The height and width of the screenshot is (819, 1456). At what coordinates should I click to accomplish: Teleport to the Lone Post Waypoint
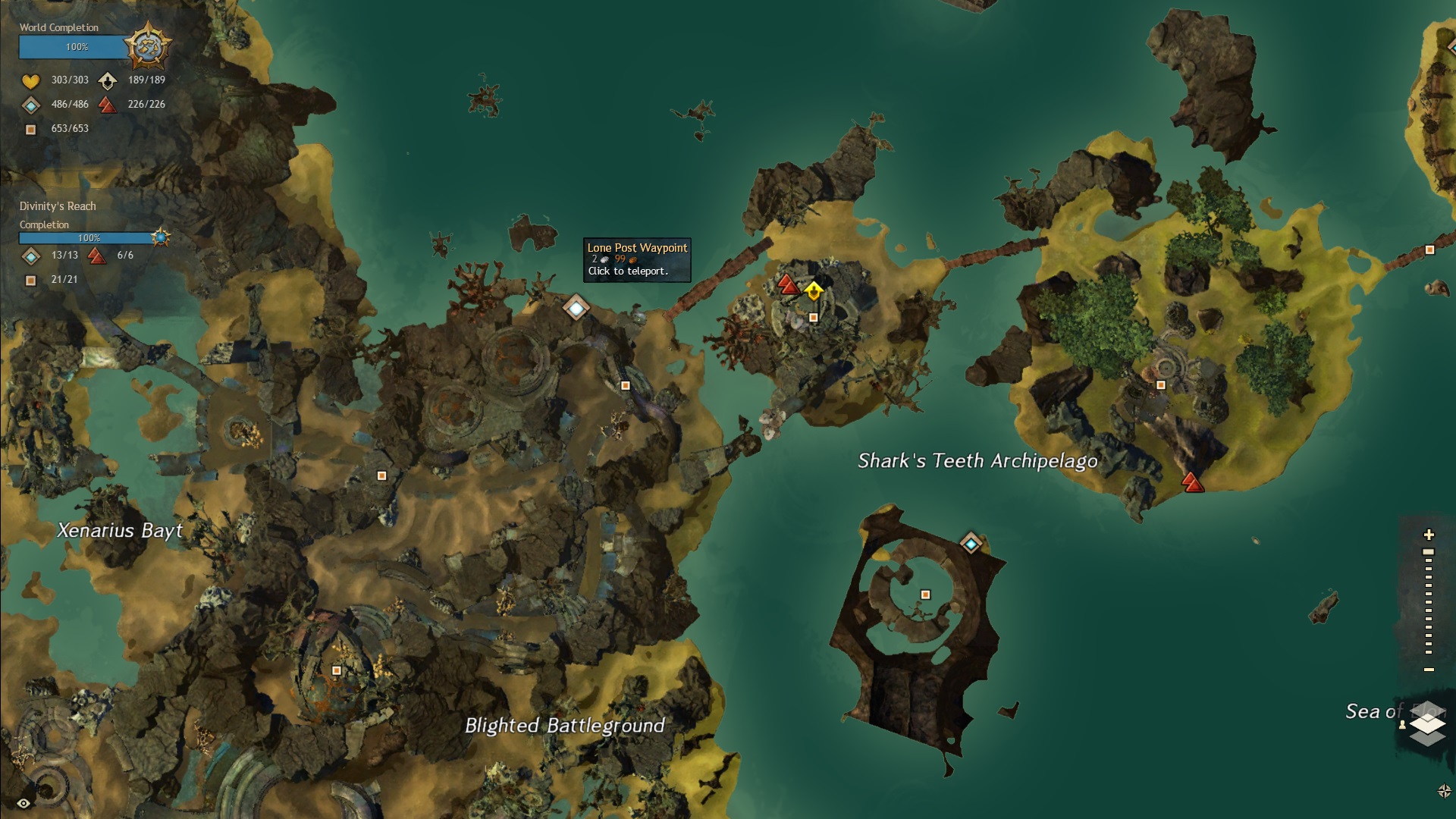(576, 308)
